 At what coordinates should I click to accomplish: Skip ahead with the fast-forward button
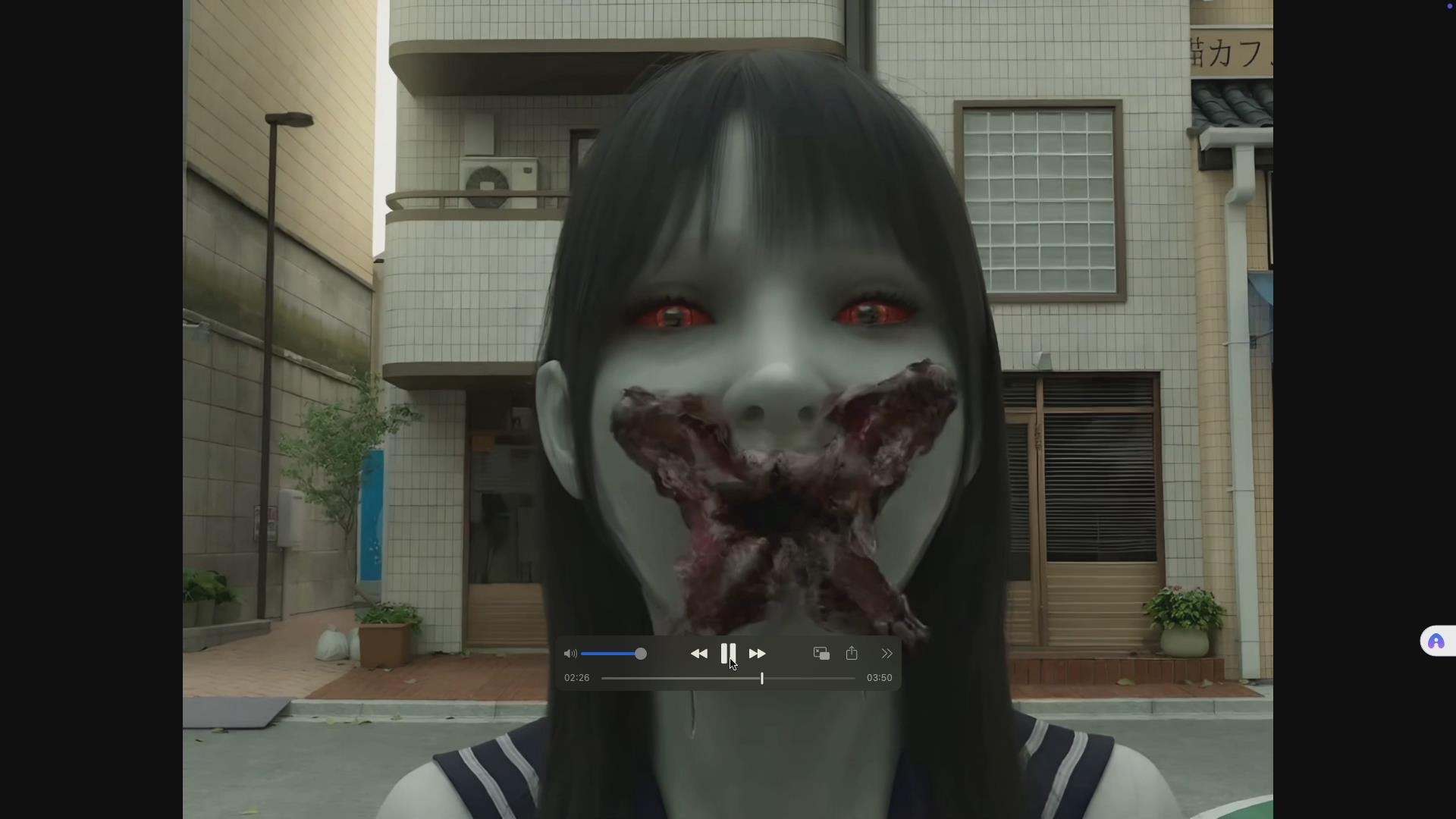(x=758, y=654)
